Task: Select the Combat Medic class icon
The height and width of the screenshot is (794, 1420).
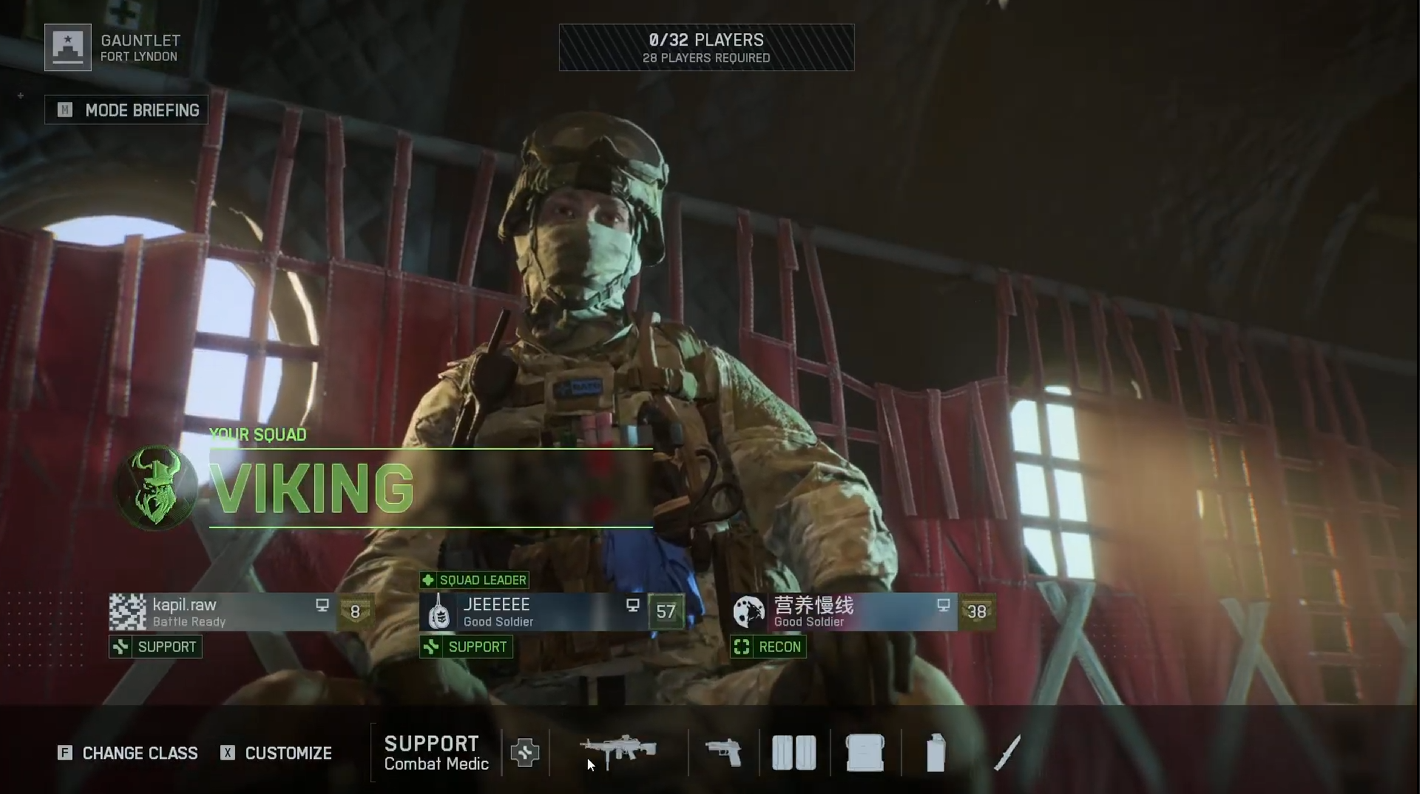Action: pyautogui.click(x=524, y=752)
